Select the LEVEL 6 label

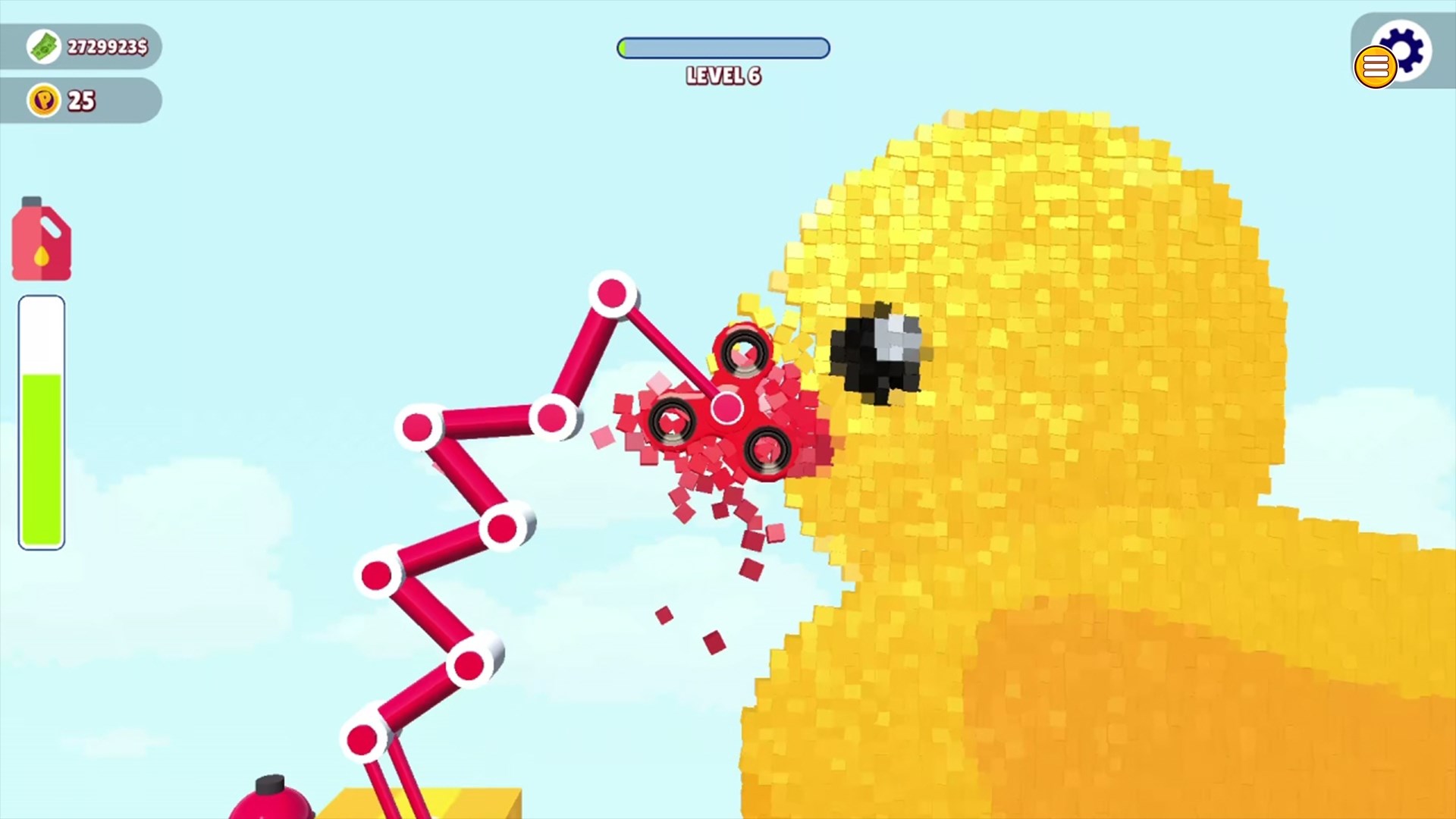coord(722,76)
